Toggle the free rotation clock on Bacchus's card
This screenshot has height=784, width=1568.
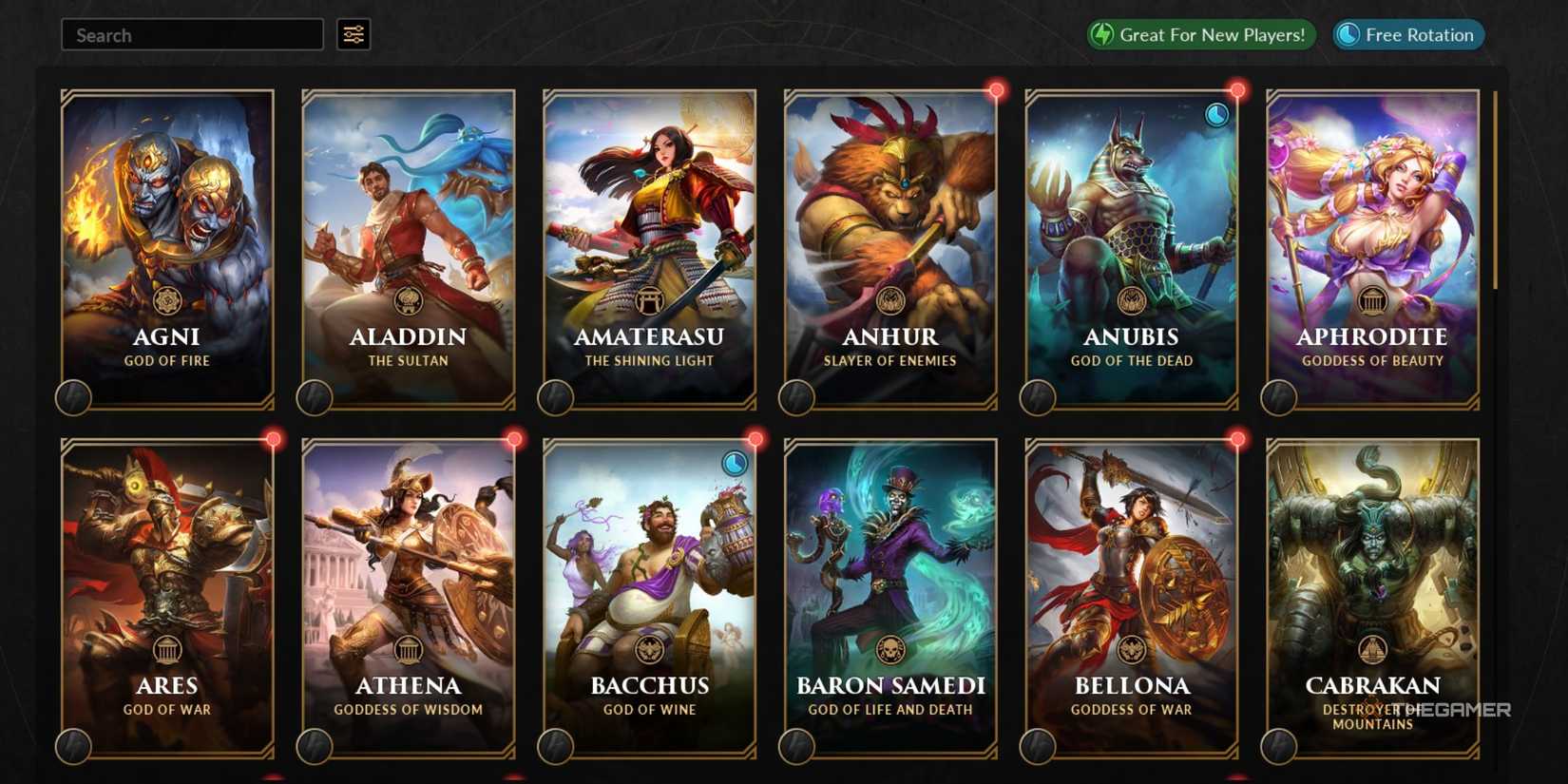734,462
